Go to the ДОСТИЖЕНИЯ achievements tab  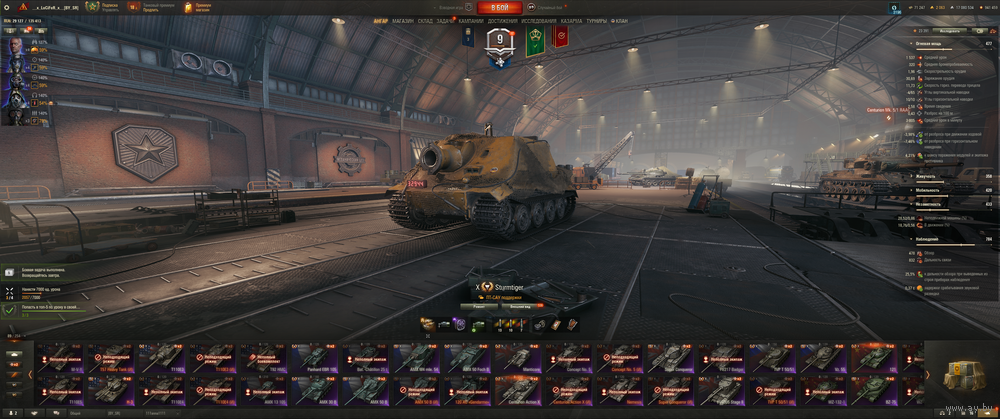[x=504, y=20]
